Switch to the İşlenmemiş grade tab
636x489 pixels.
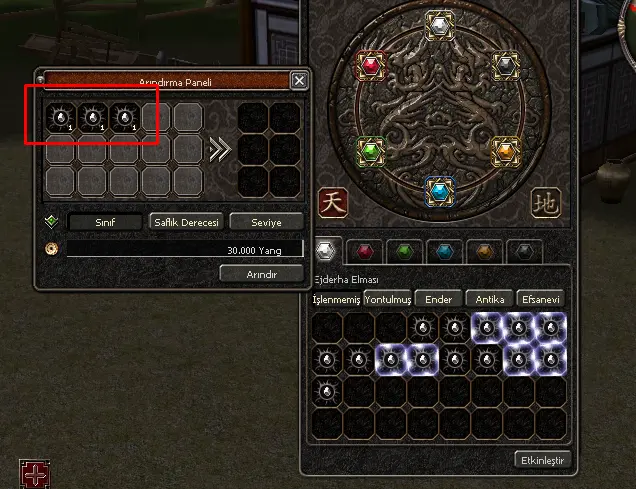coord(336,299)
